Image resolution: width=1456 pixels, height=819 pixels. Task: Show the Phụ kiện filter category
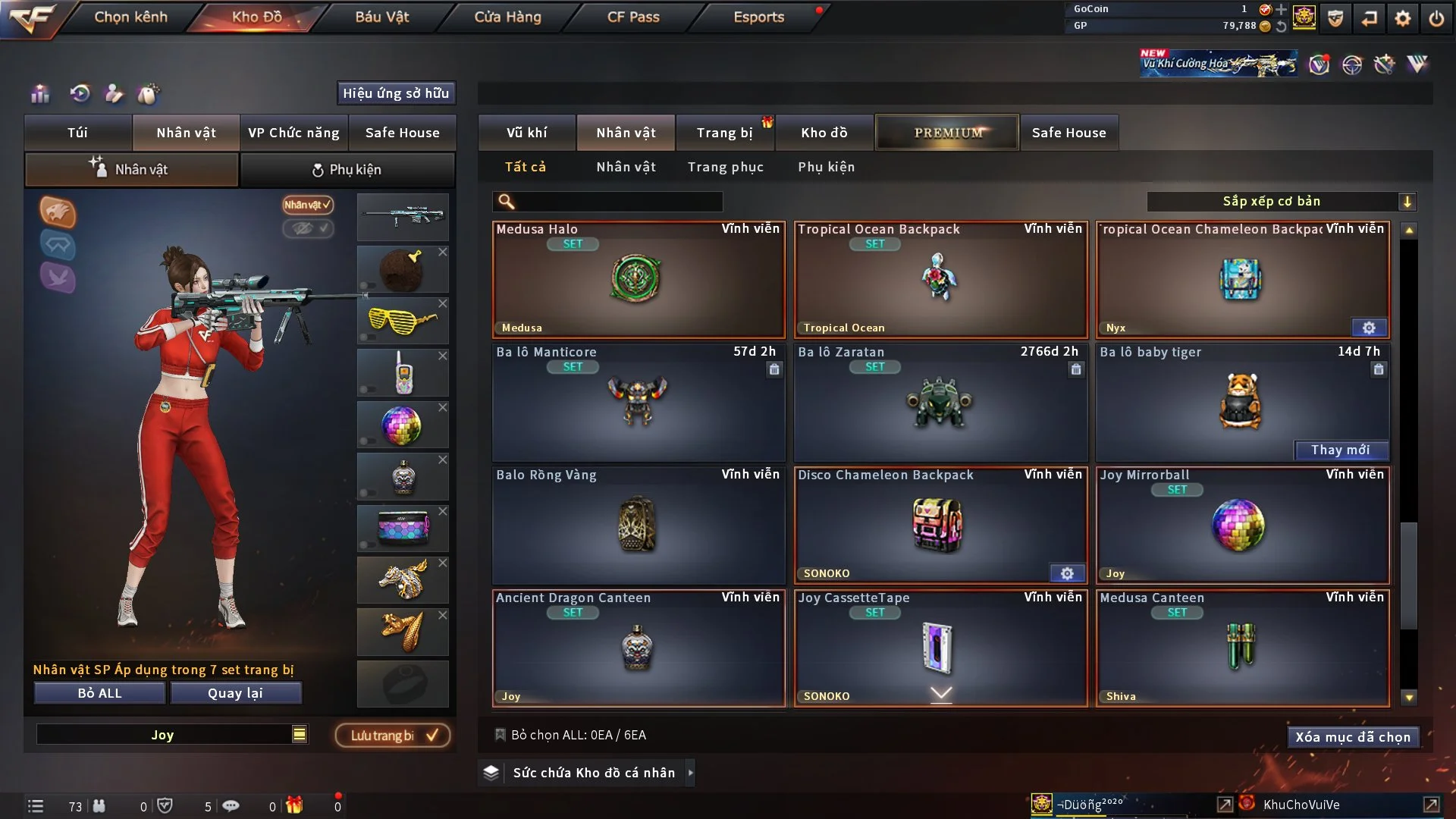tap(826, 167)
